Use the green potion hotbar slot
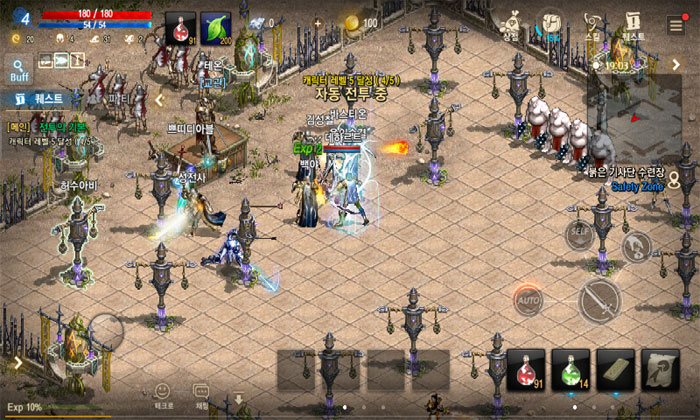 tap(569, 368)
